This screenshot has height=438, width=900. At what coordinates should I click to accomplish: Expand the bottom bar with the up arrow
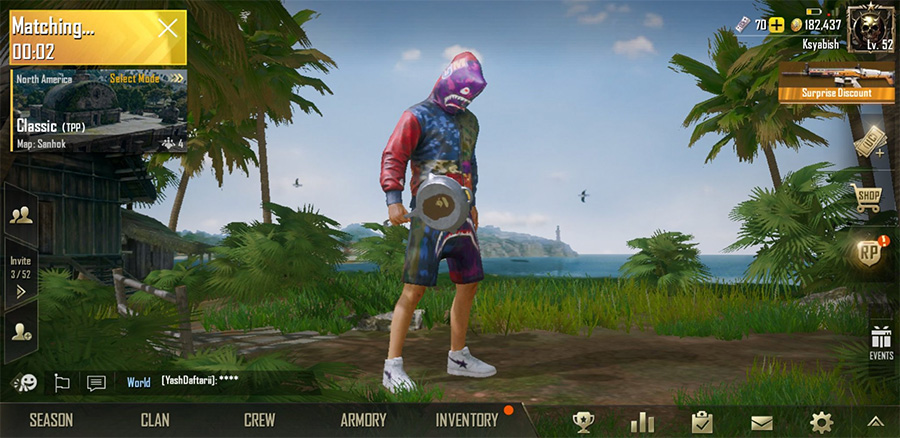pyautogui.click(x=875, y=422)
